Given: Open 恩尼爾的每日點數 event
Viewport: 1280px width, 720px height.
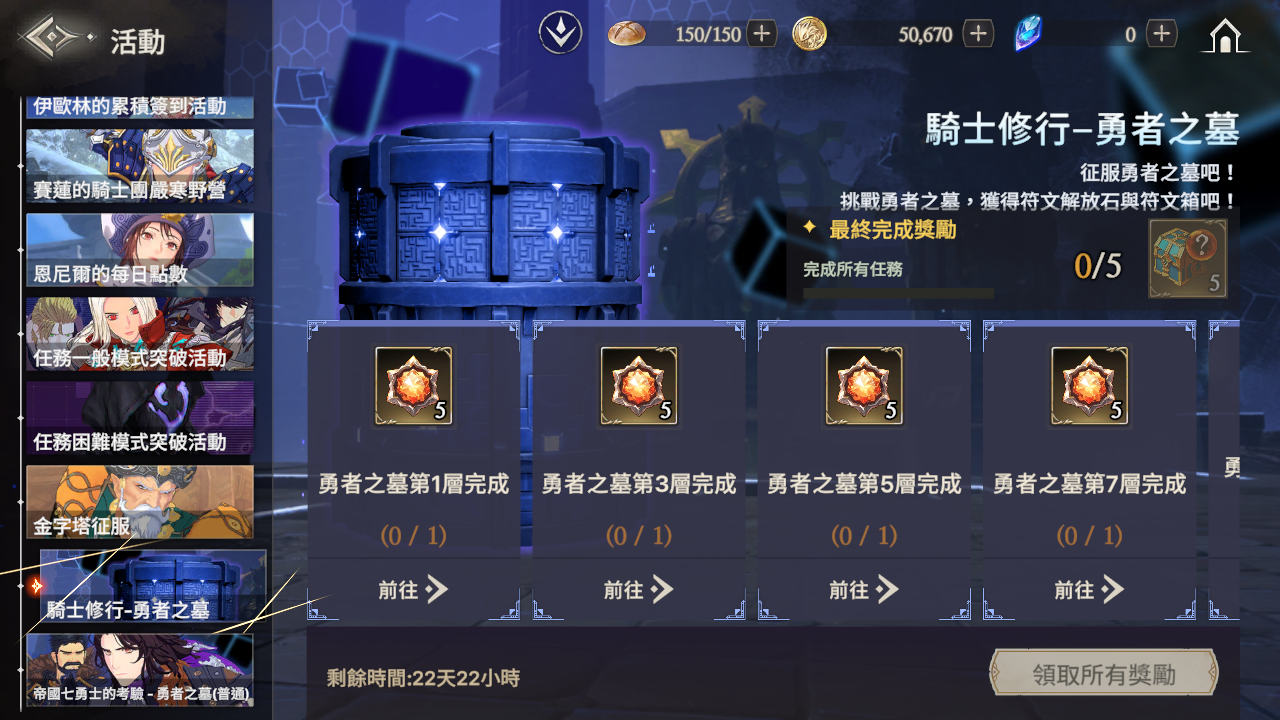Looking at the screenshot, I should coord(140,250).
